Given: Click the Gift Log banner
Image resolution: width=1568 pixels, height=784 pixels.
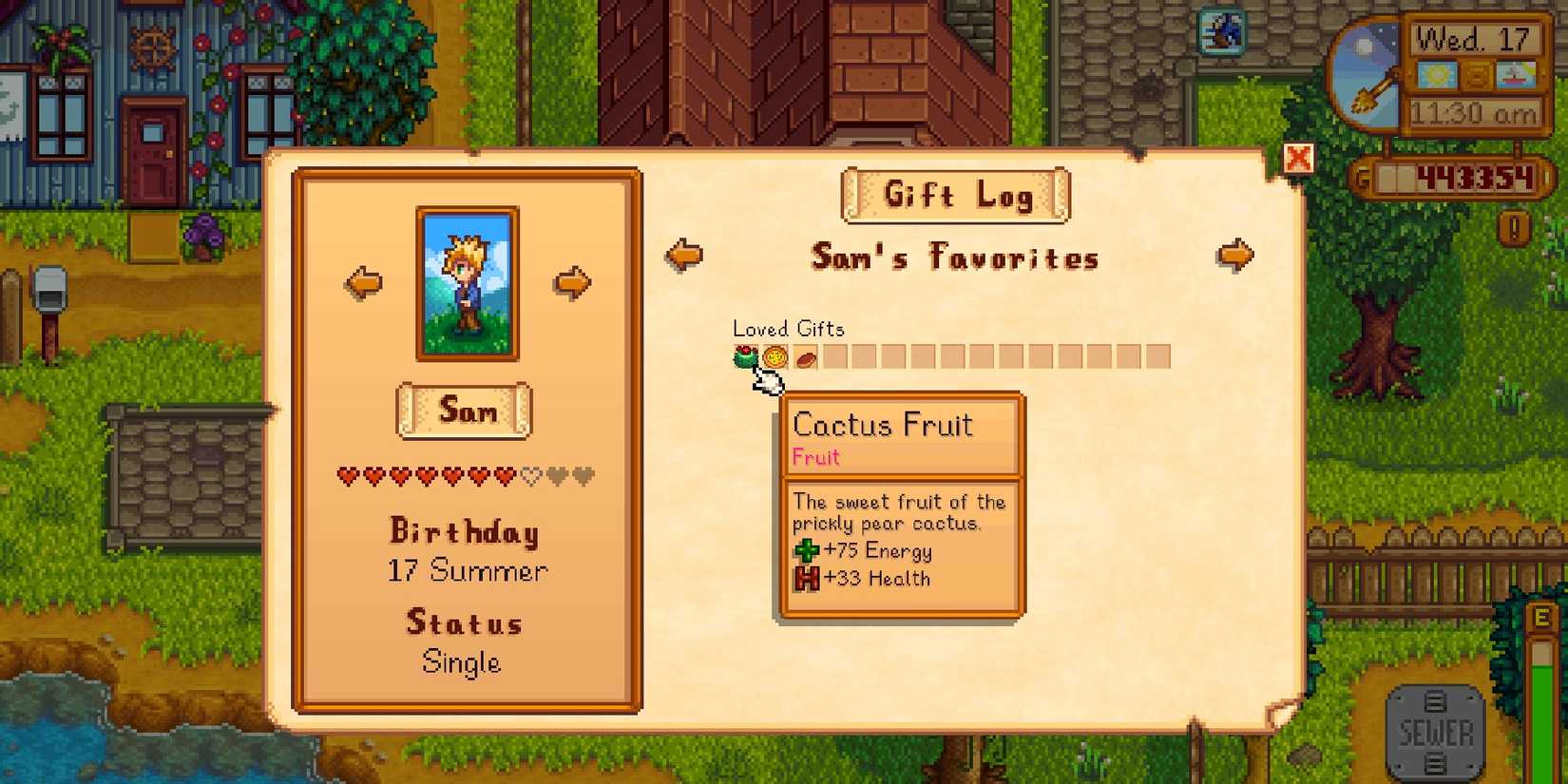Looking at the screenshot, I should [x=955, y=196].
